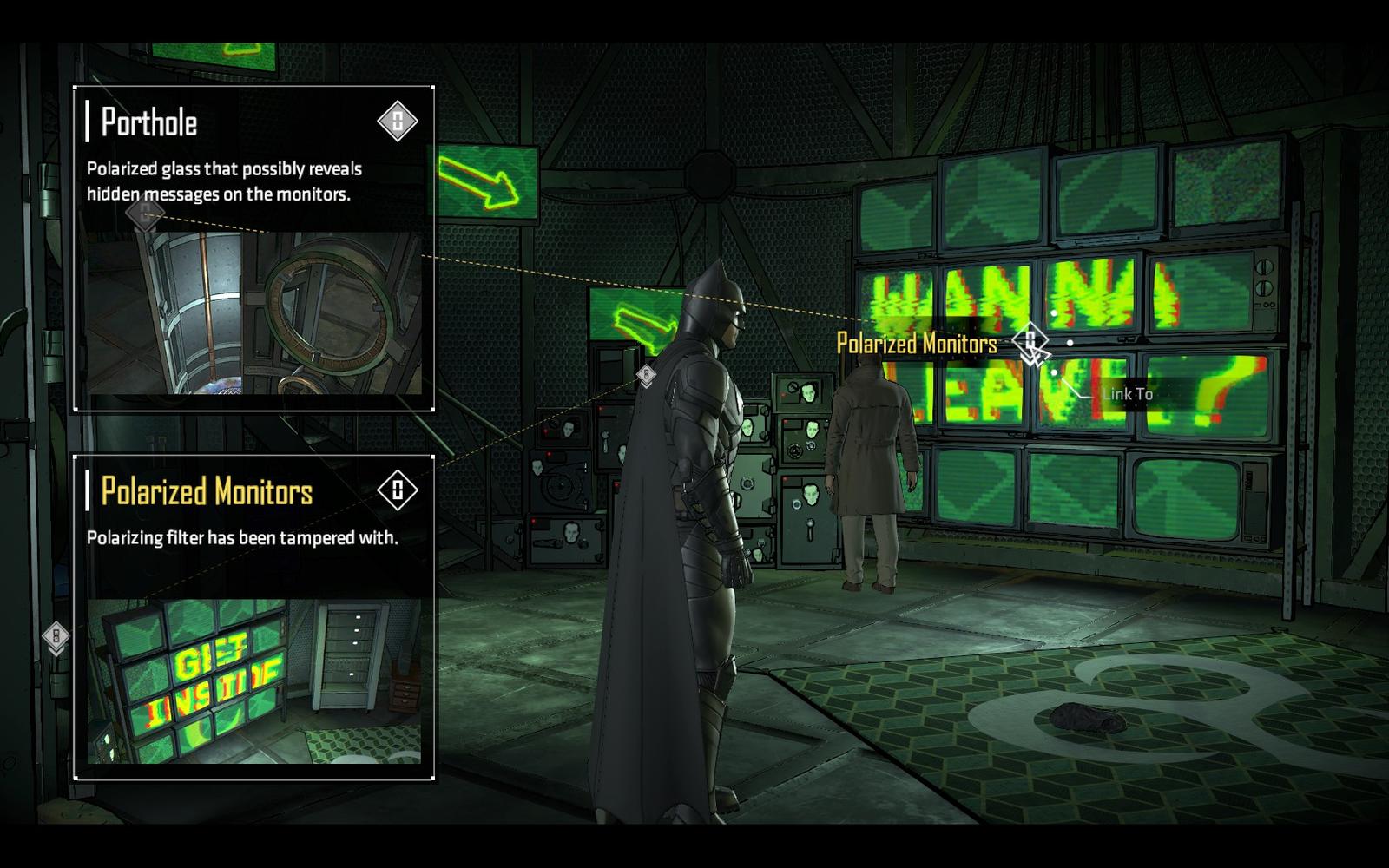The height and width of the screenshot is (868, 1389).
Task: Click the link icon on the Porthole card
Action: pyautogui.click(x=398, y=121)
